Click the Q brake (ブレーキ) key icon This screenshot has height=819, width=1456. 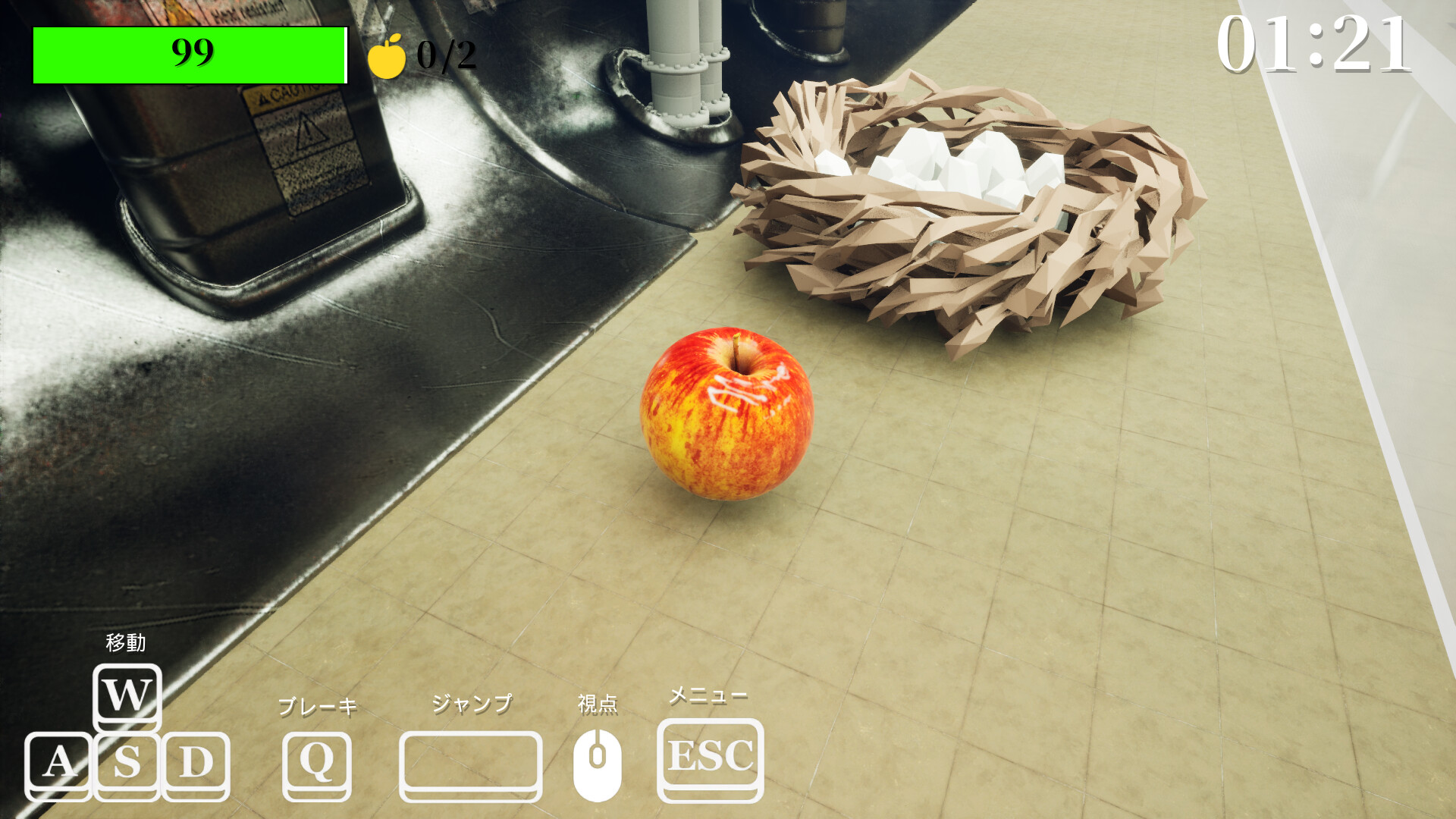[318, 764]
